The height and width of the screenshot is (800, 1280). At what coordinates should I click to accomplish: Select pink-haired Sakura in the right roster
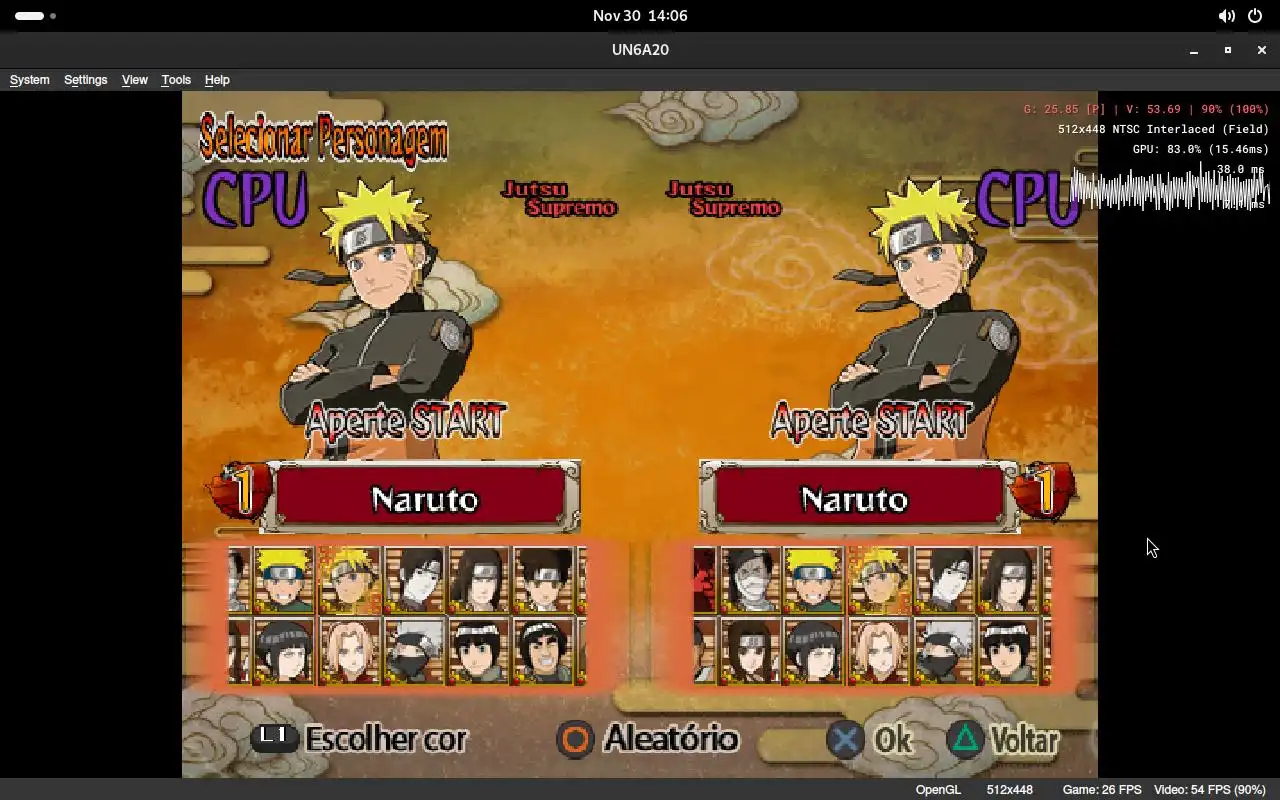[x=878, y=651]
